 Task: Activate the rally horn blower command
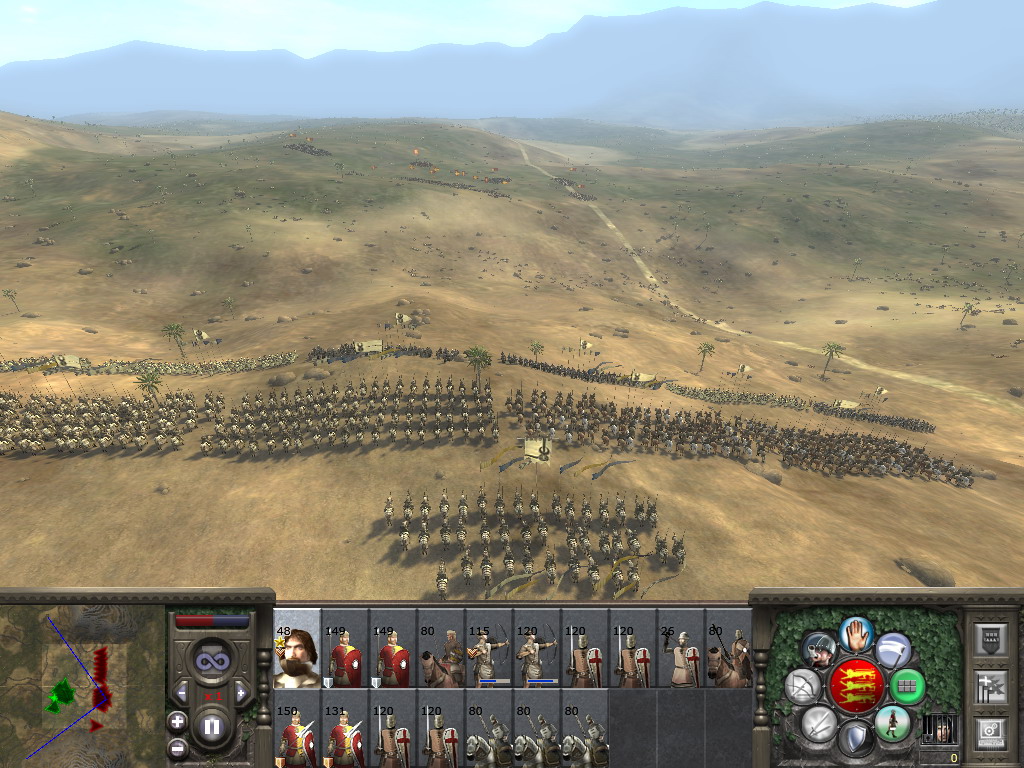click(x=818, y=650)
